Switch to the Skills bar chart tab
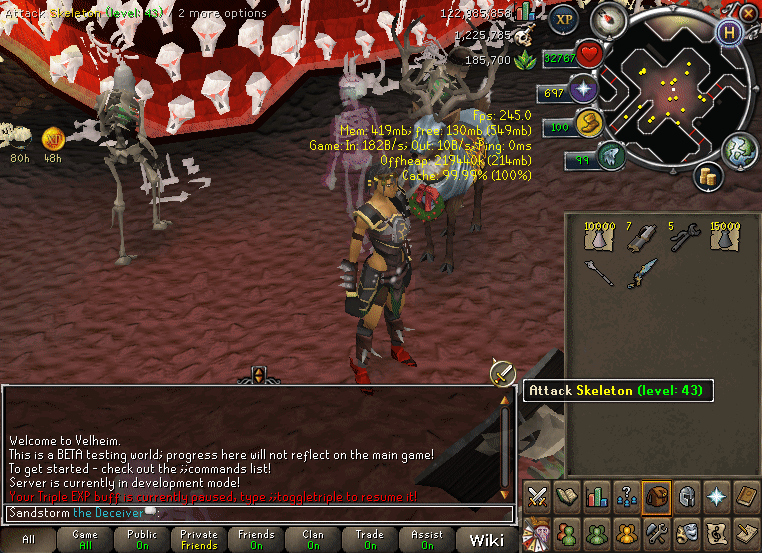762x553 pixels. coord(597,497)
